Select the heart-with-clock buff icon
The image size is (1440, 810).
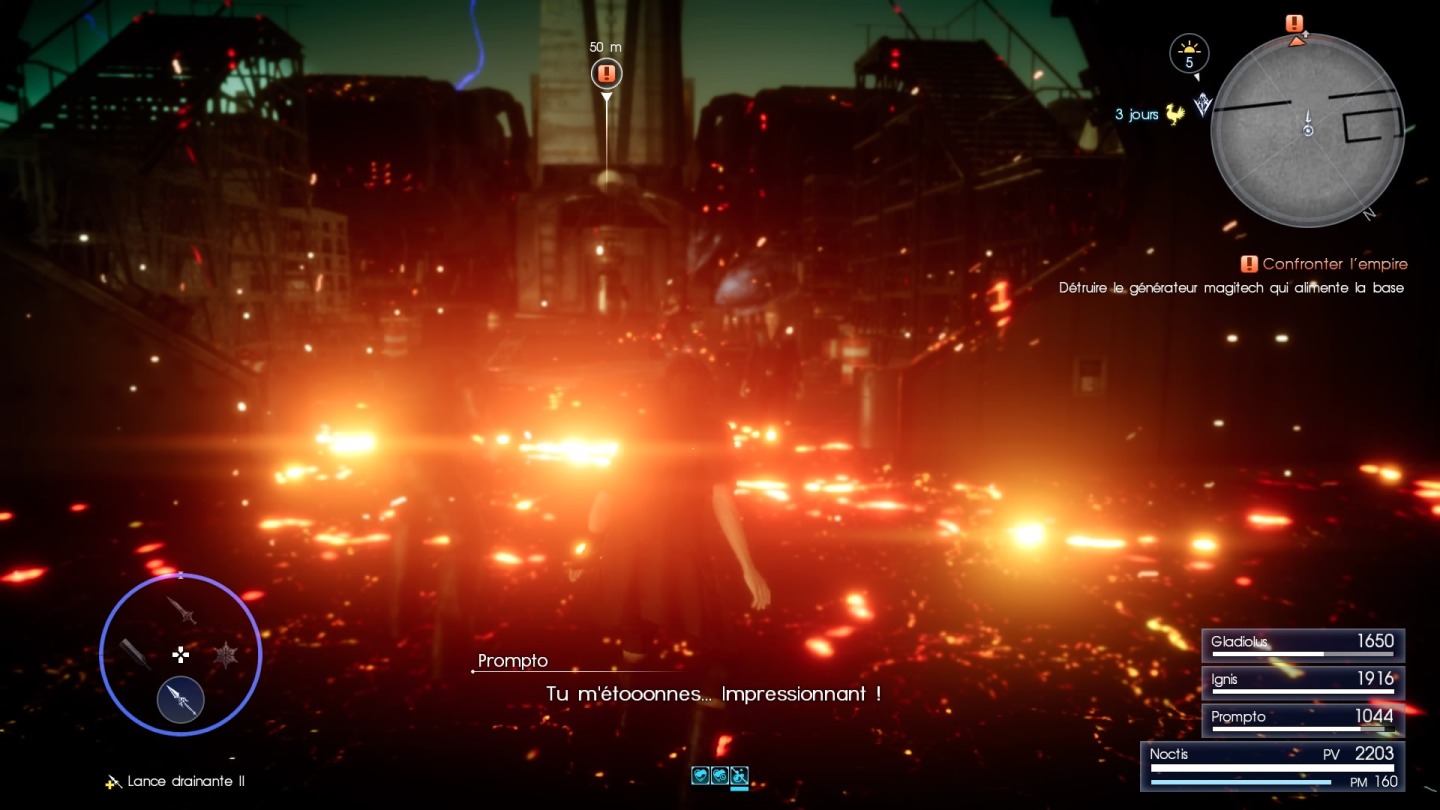(x=720, y=775)
